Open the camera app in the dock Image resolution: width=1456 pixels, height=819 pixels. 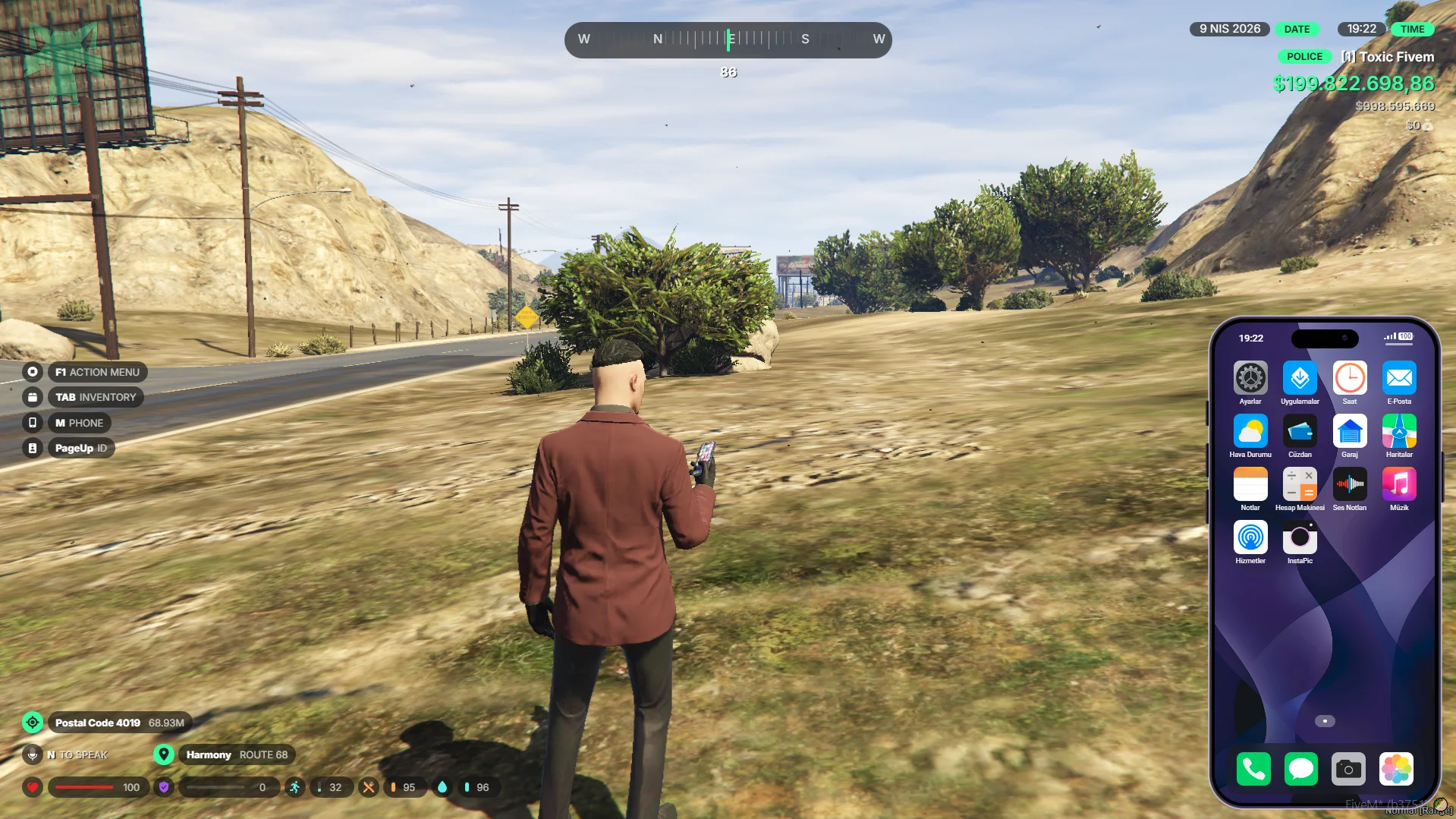pyautogui.click(x=1348, y=769)
